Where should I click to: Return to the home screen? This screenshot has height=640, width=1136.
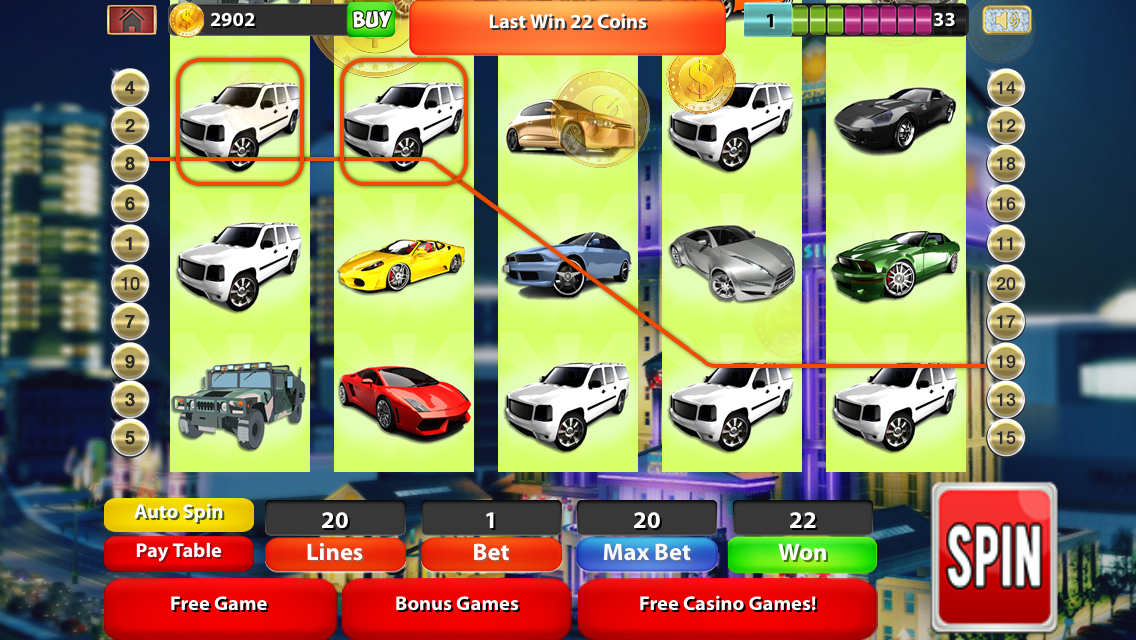pos(131,20)
